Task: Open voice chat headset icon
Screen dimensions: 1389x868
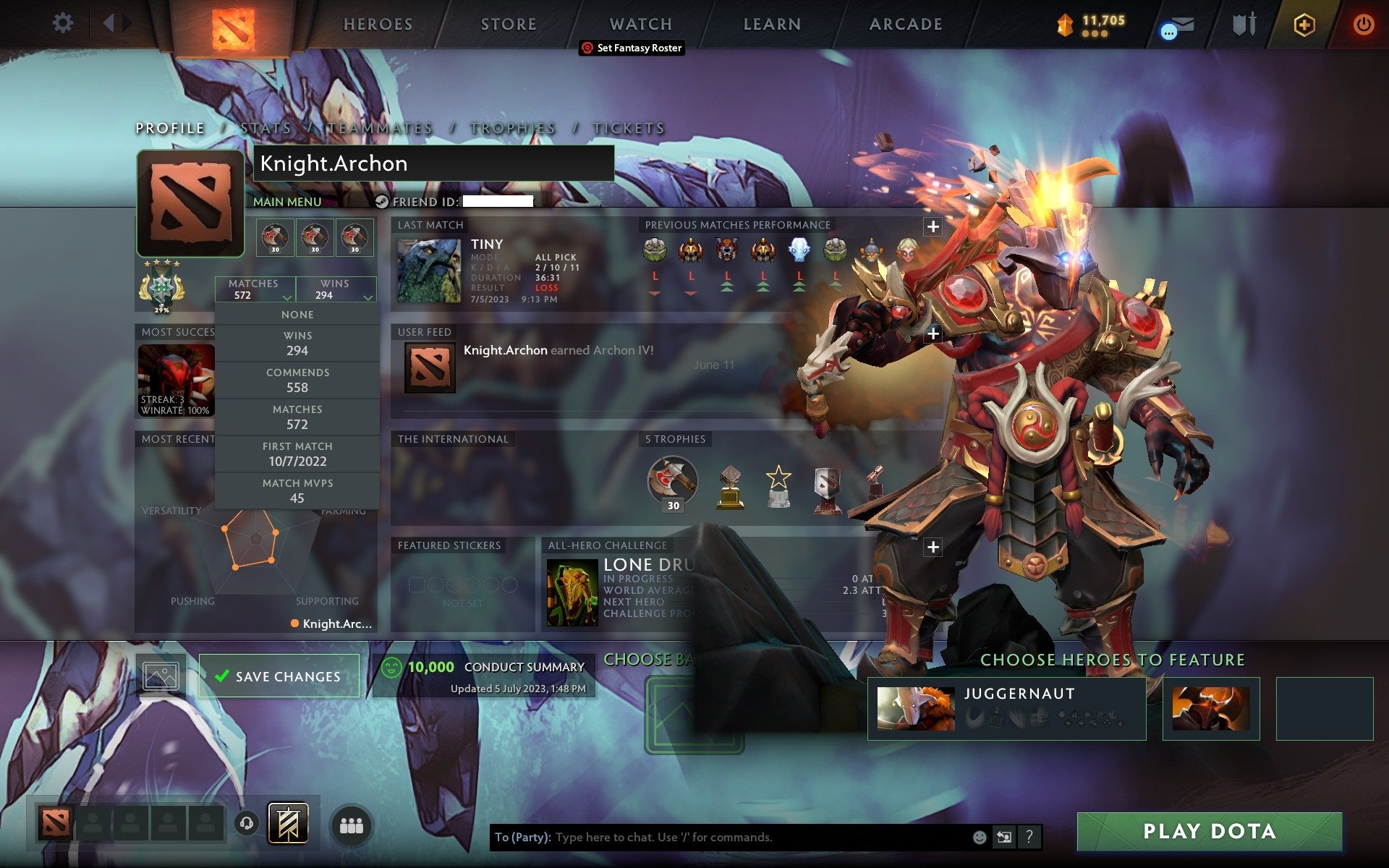Action: (247, 823)
